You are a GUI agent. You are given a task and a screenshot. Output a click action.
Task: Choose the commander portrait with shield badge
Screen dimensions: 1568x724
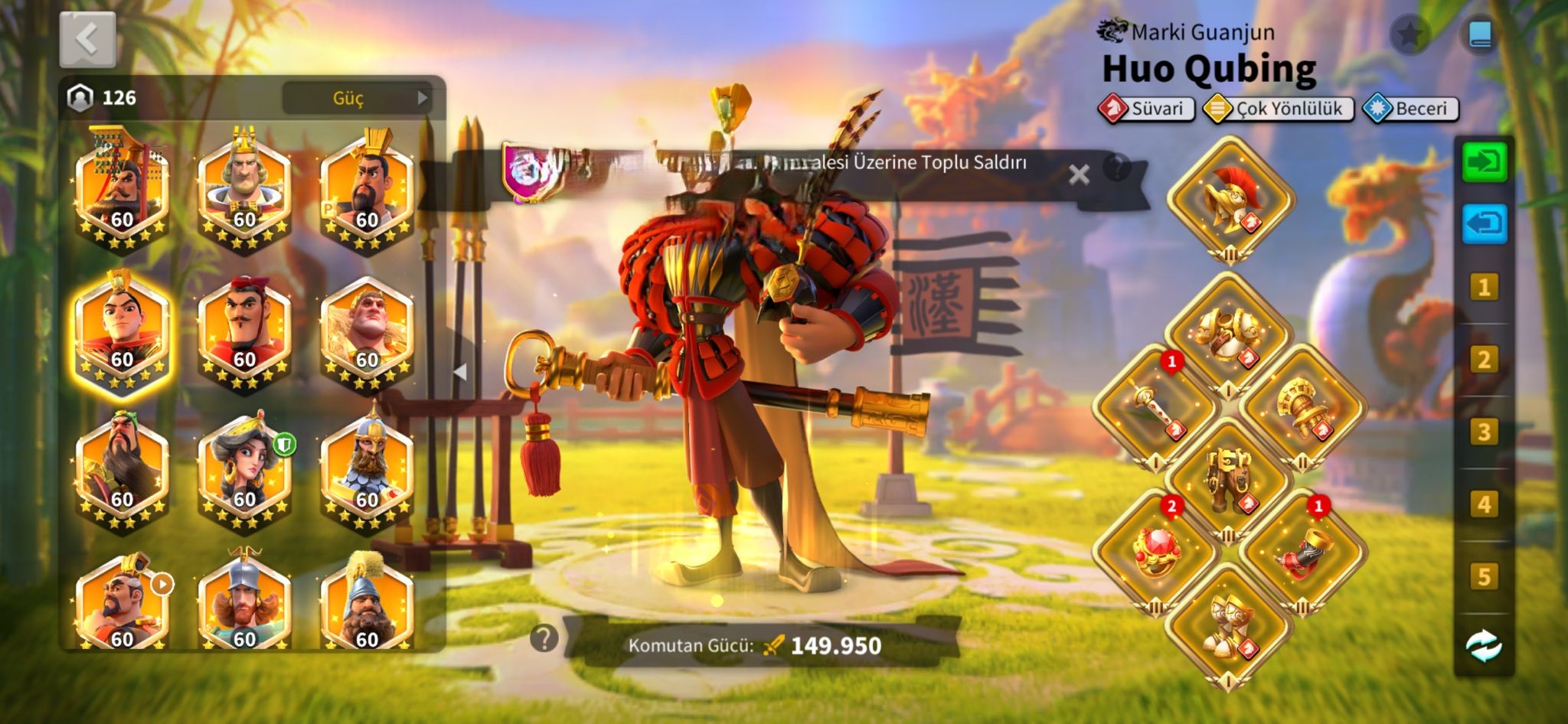(x=244, y=471)
